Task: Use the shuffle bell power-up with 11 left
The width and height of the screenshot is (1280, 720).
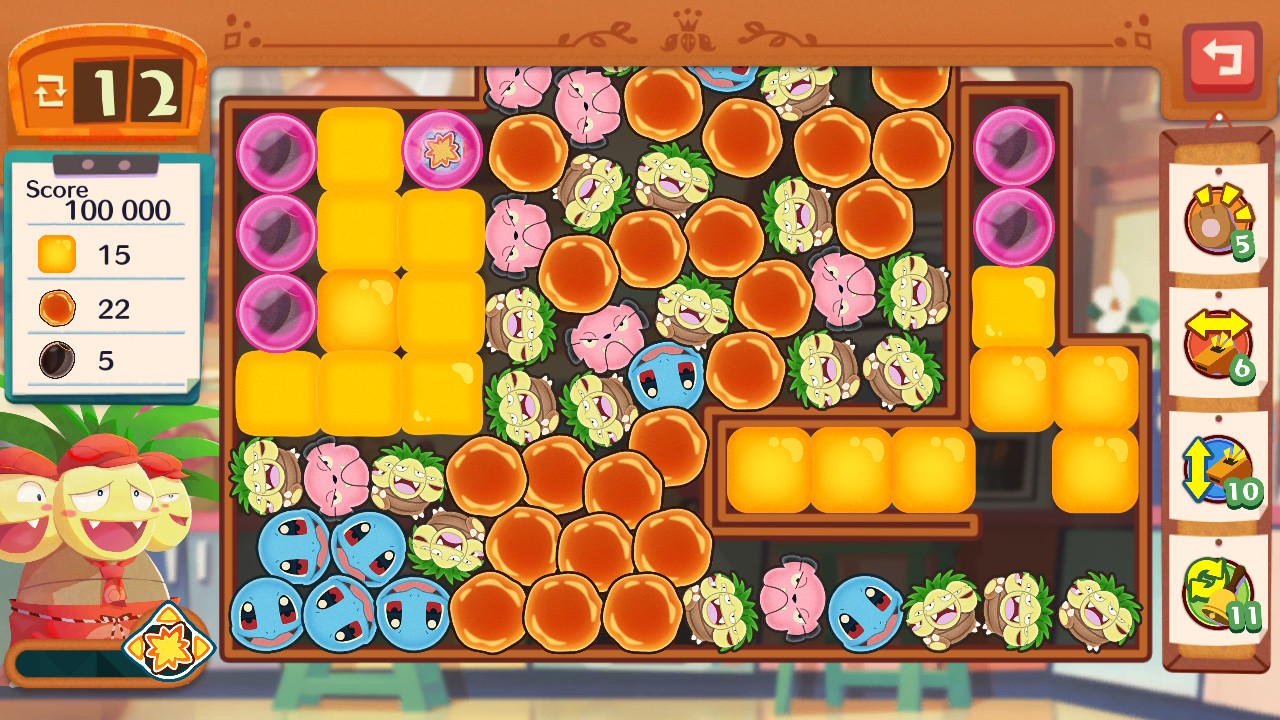Action: pos(1217,592)
